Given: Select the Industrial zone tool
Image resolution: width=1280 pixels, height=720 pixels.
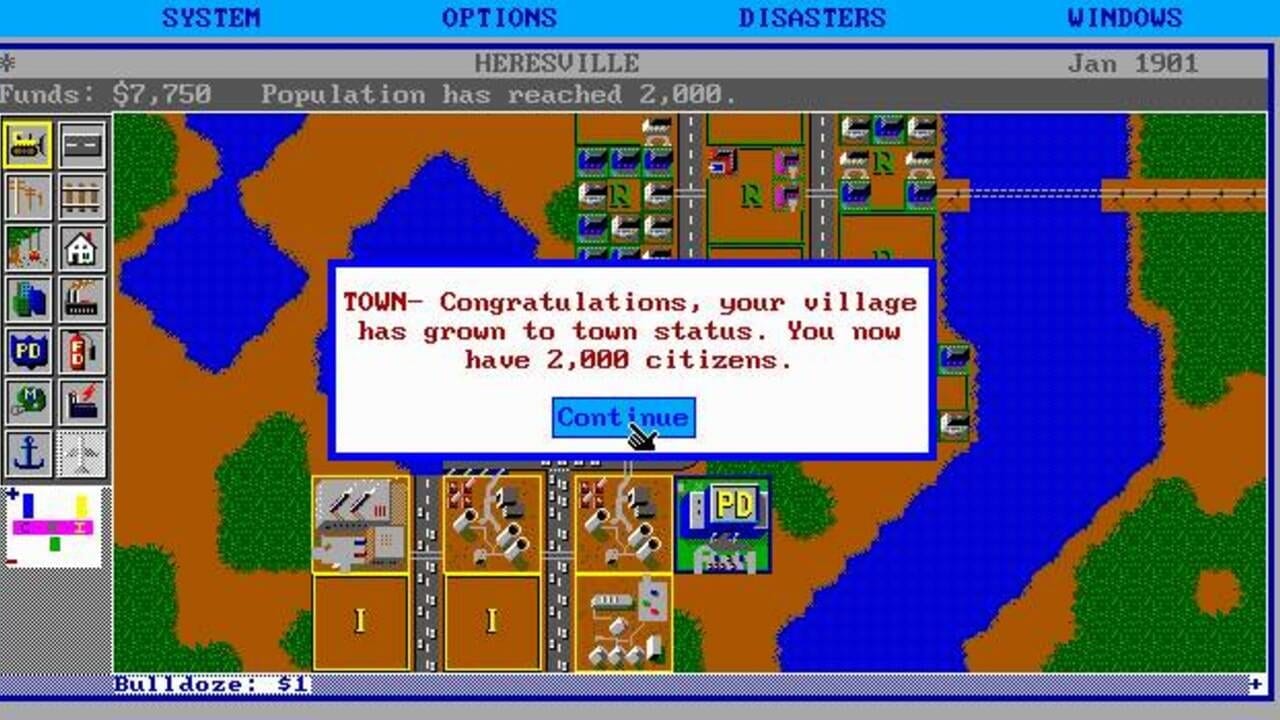Looking at the screenshot, I should 82,299.
